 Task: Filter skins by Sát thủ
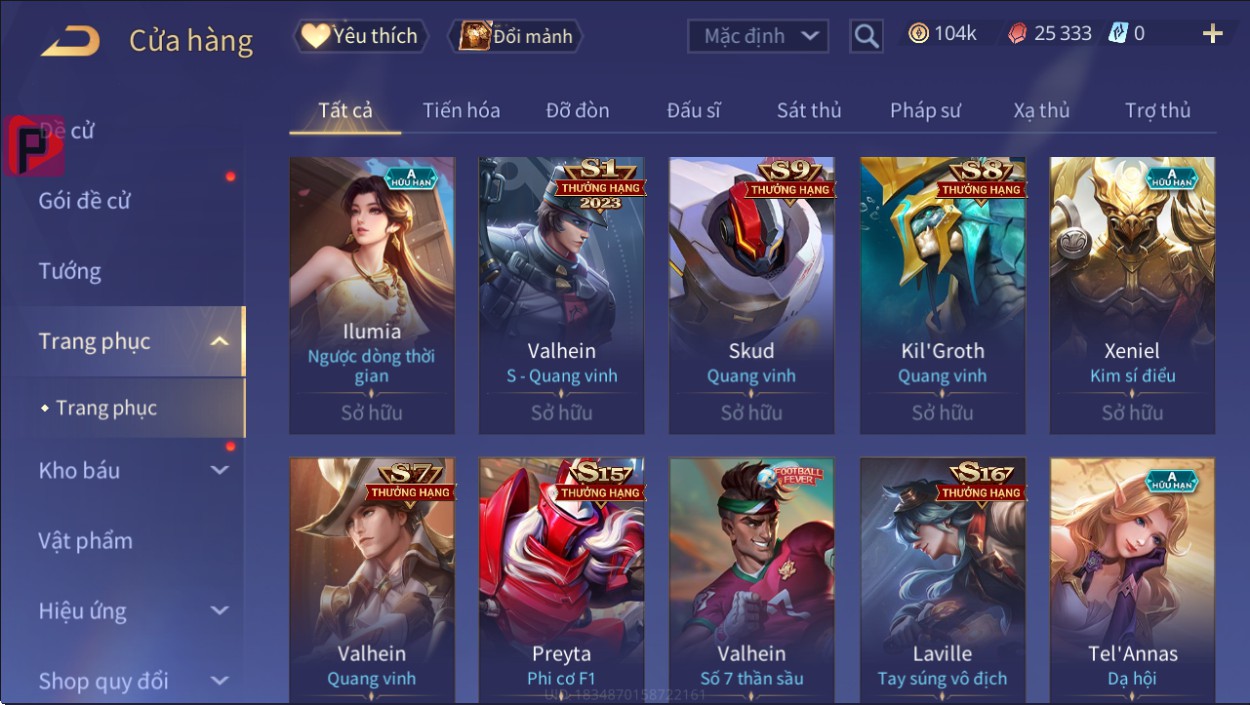(x=809, y=111)
